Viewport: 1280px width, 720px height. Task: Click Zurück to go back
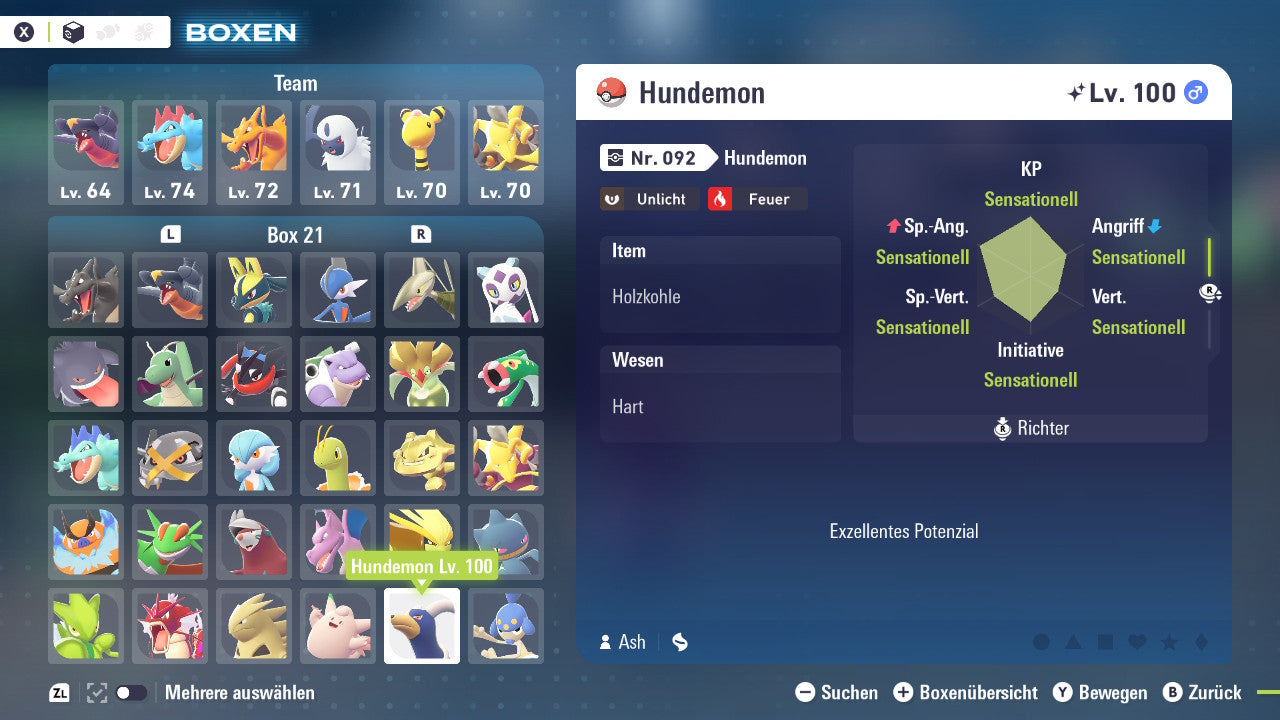click(1205, 692)
